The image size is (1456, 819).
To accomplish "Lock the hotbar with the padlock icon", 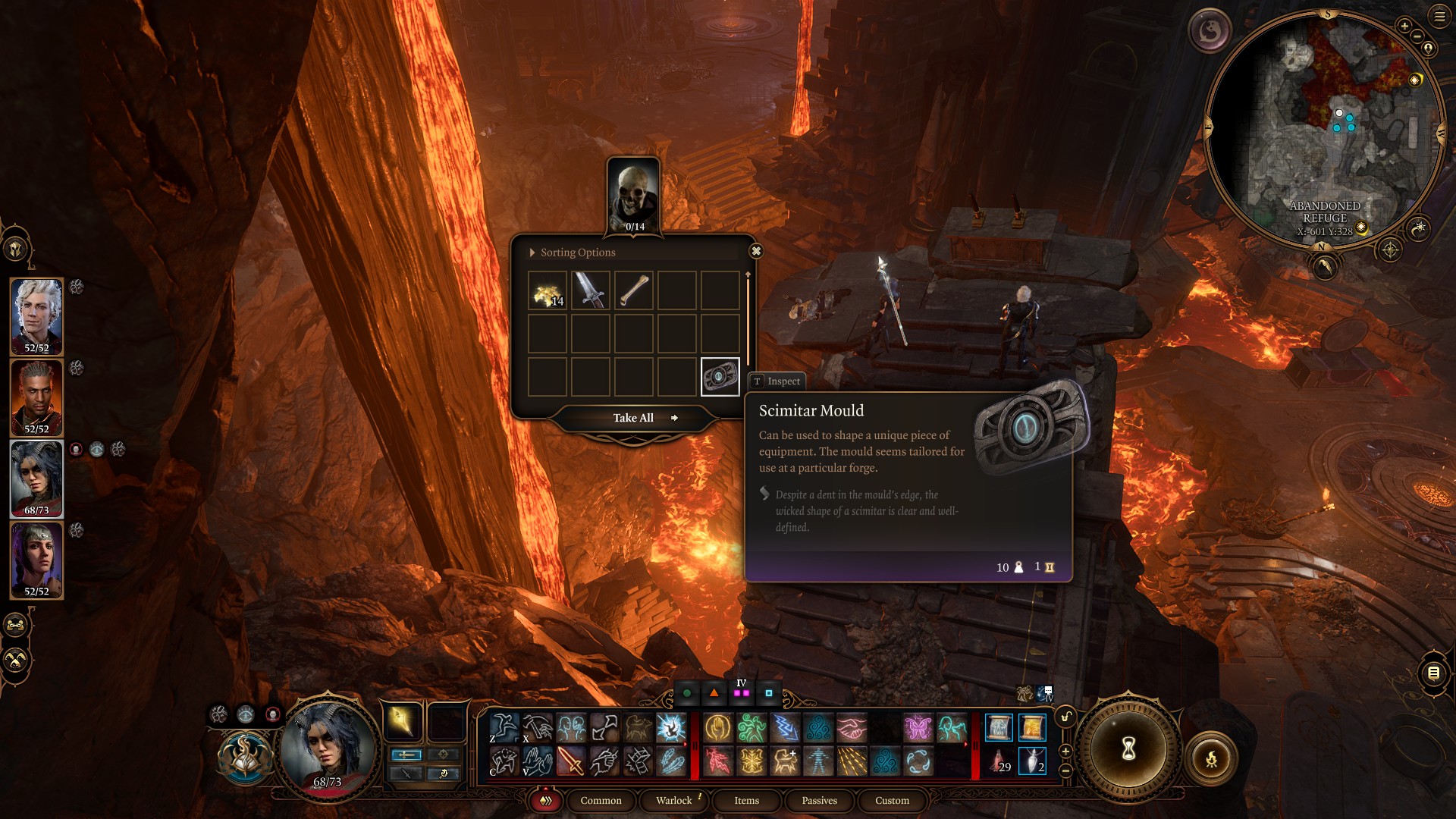I will [1066, 715].
